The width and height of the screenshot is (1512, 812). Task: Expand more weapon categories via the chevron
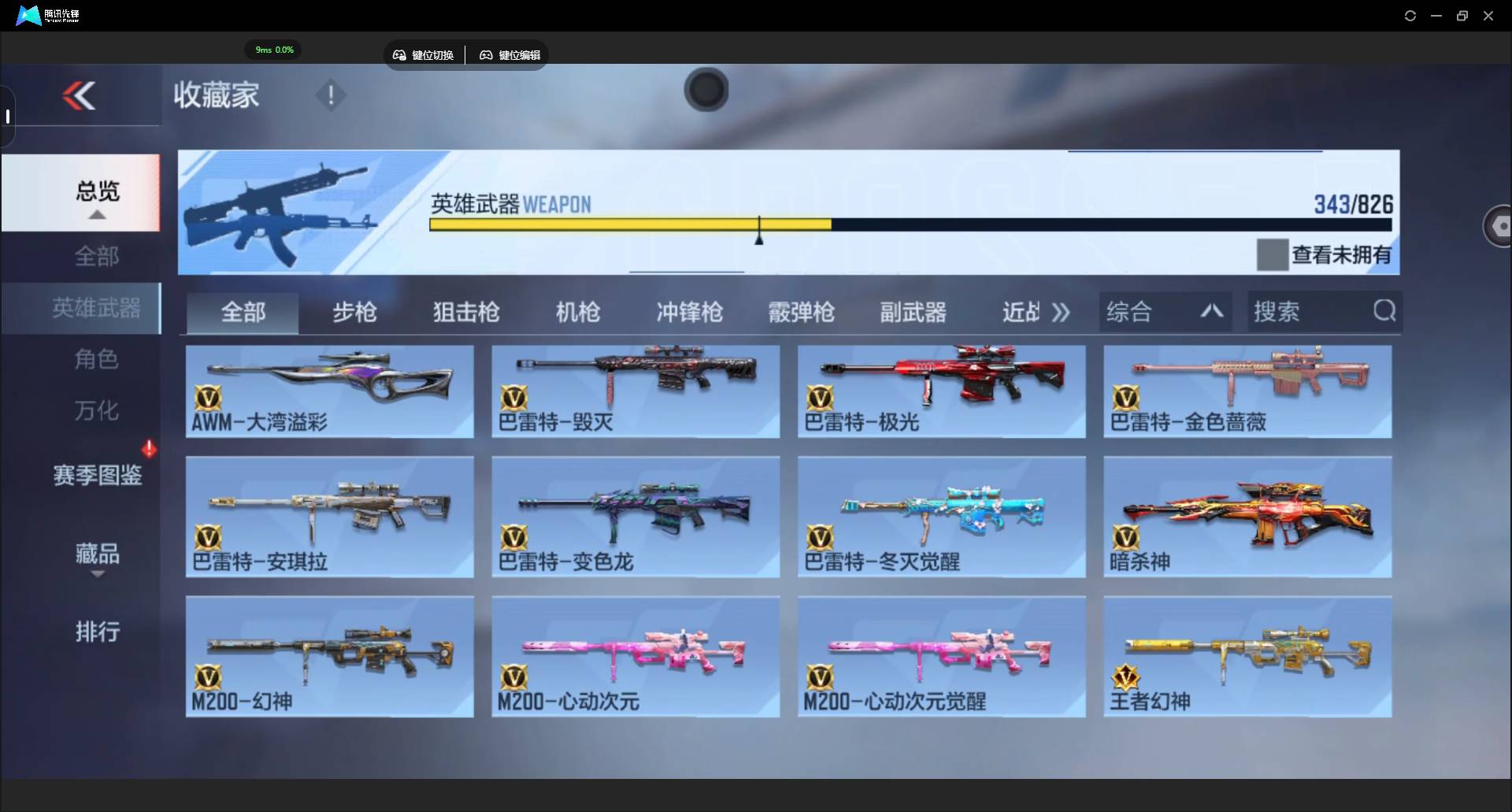(x=1061, y=311)
